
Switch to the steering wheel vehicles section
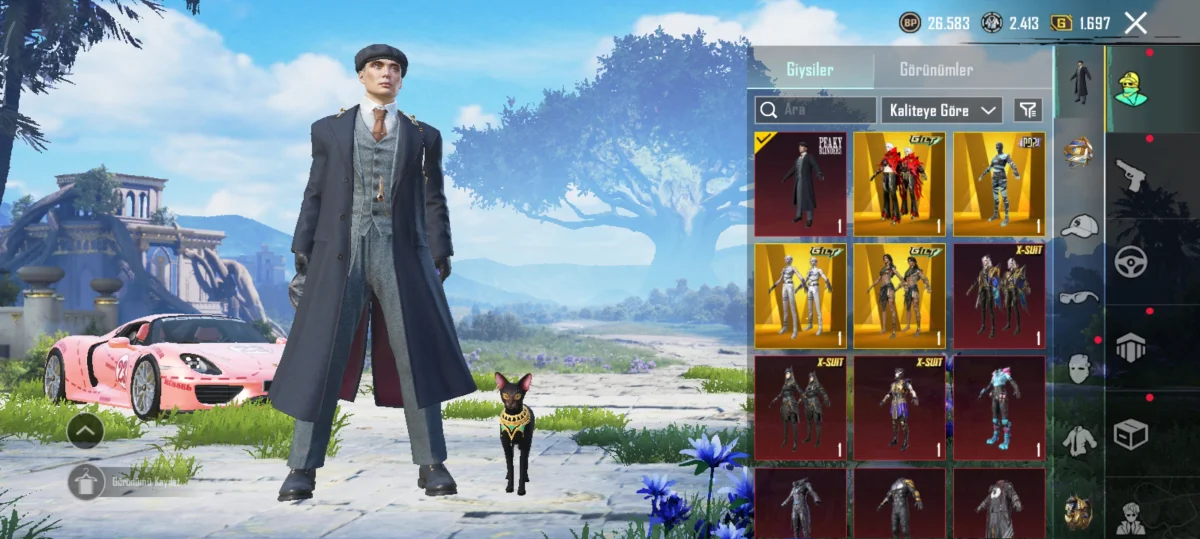pos(1131,261)
